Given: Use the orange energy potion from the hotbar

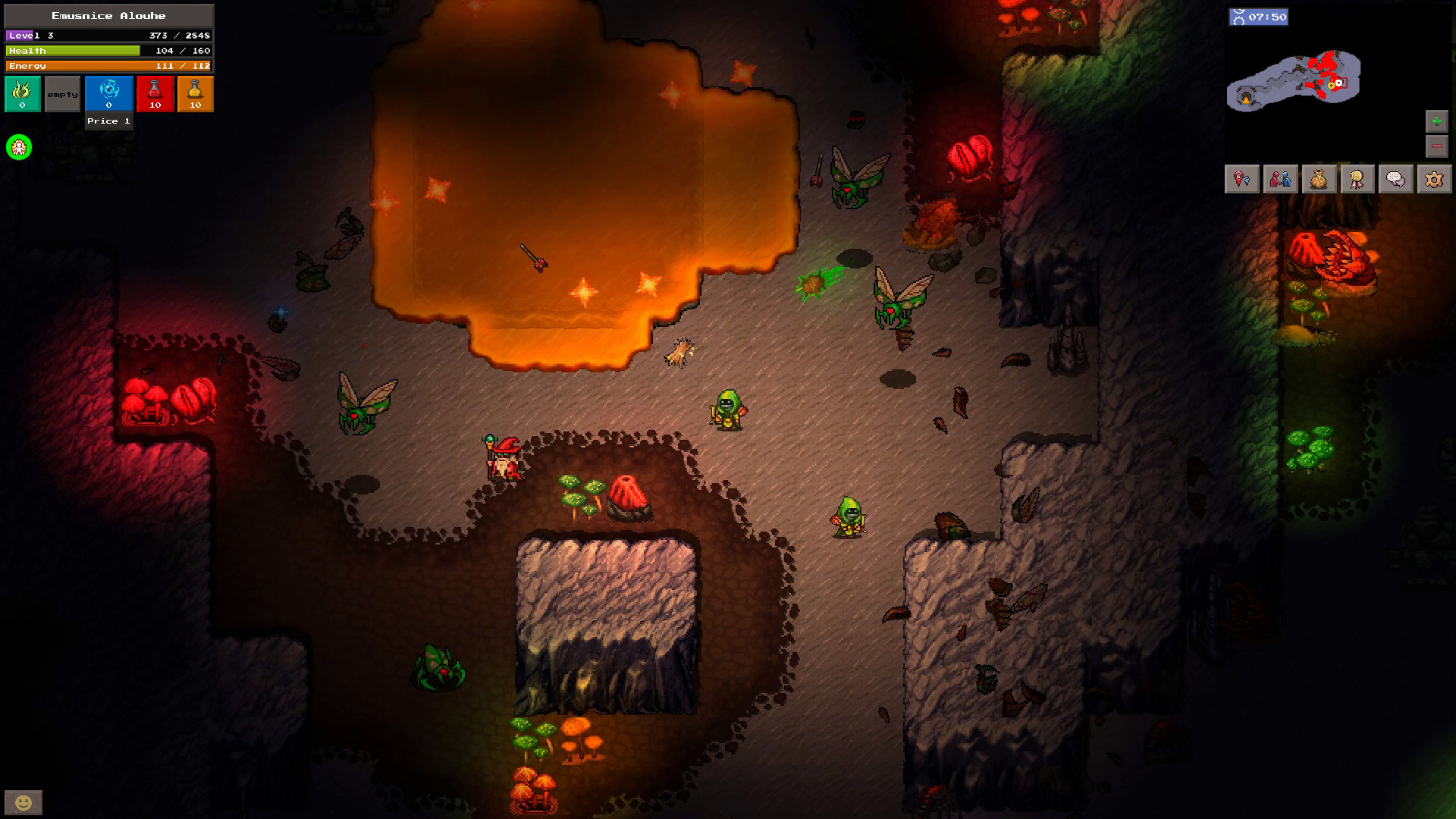Looking at the screenshot, I should pyautogui.click(x=195, y=93).
